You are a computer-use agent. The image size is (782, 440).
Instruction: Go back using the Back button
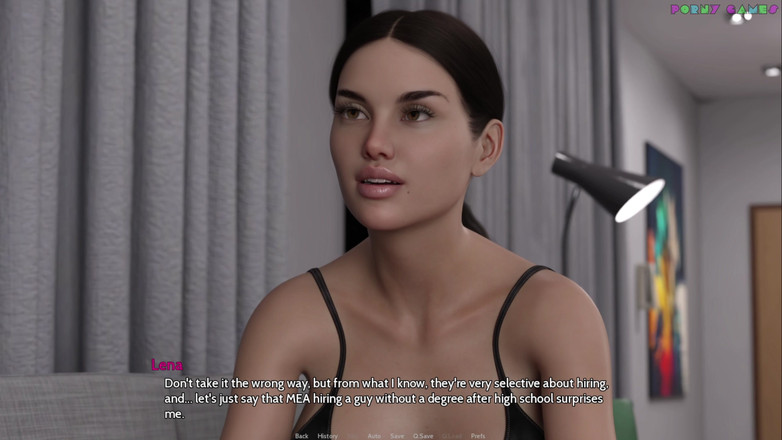coord(301,436)
